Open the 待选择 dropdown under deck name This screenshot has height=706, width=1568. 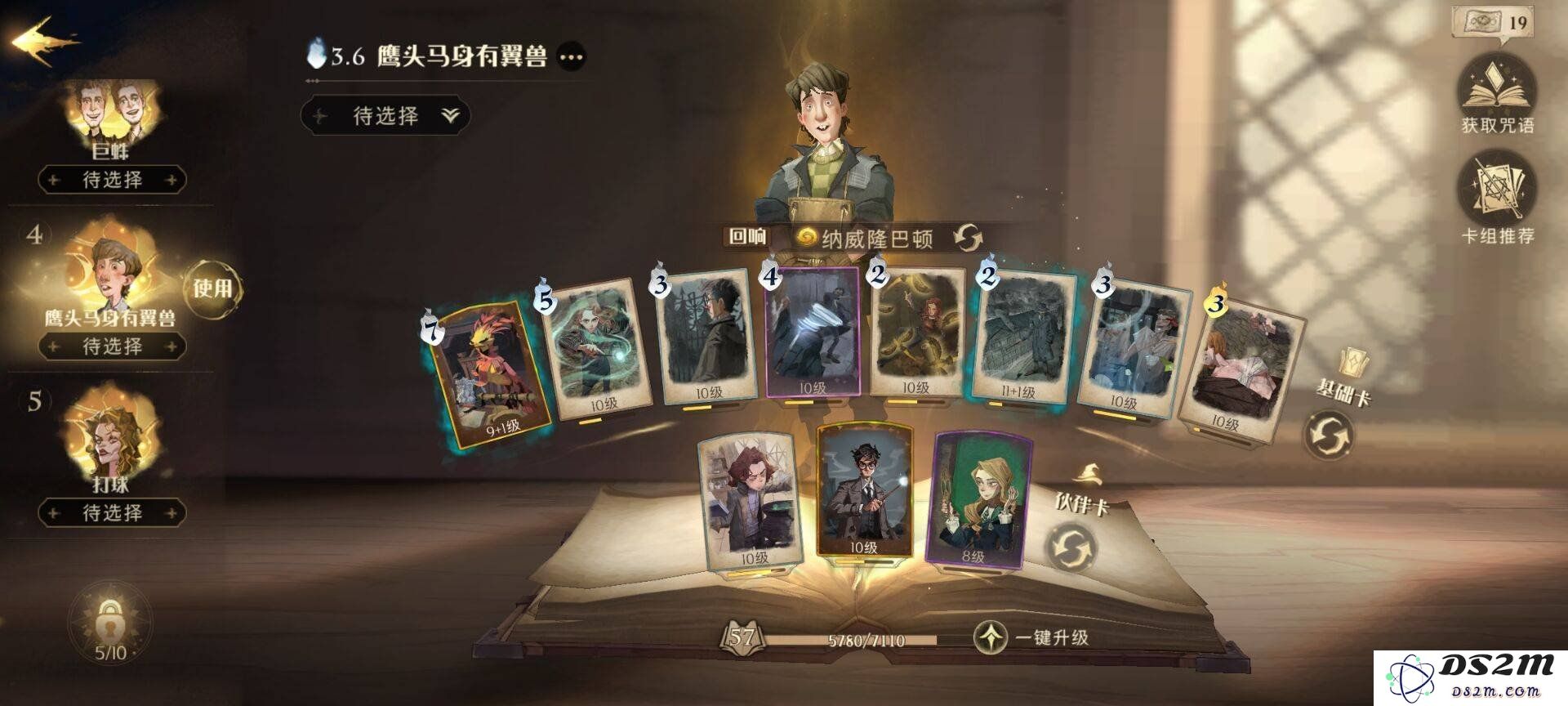[x=385, y=116]
